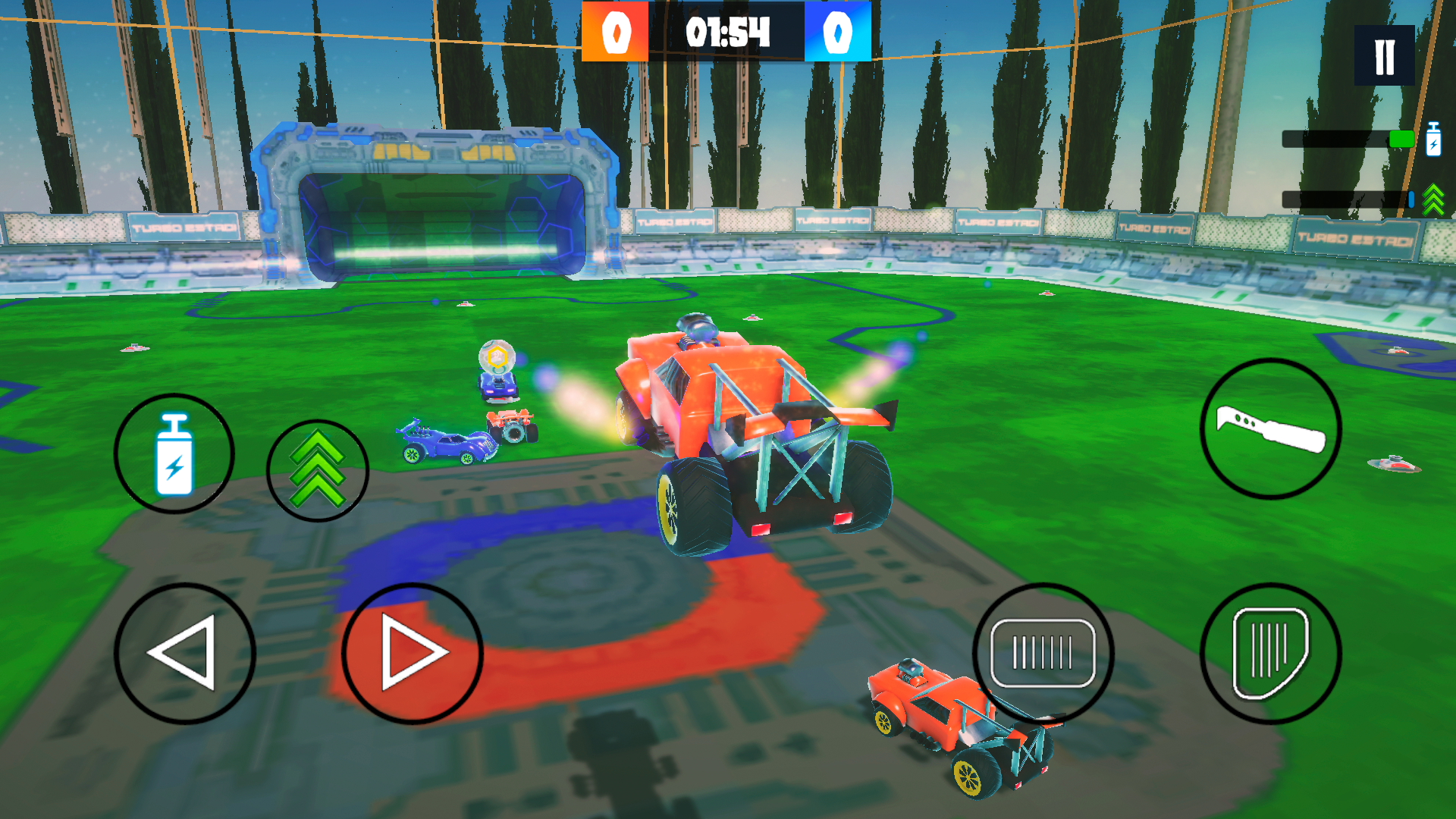Tap the glowing blue goal gate
This screenshot has width=1456, height=819.
(x=440, y=197)
